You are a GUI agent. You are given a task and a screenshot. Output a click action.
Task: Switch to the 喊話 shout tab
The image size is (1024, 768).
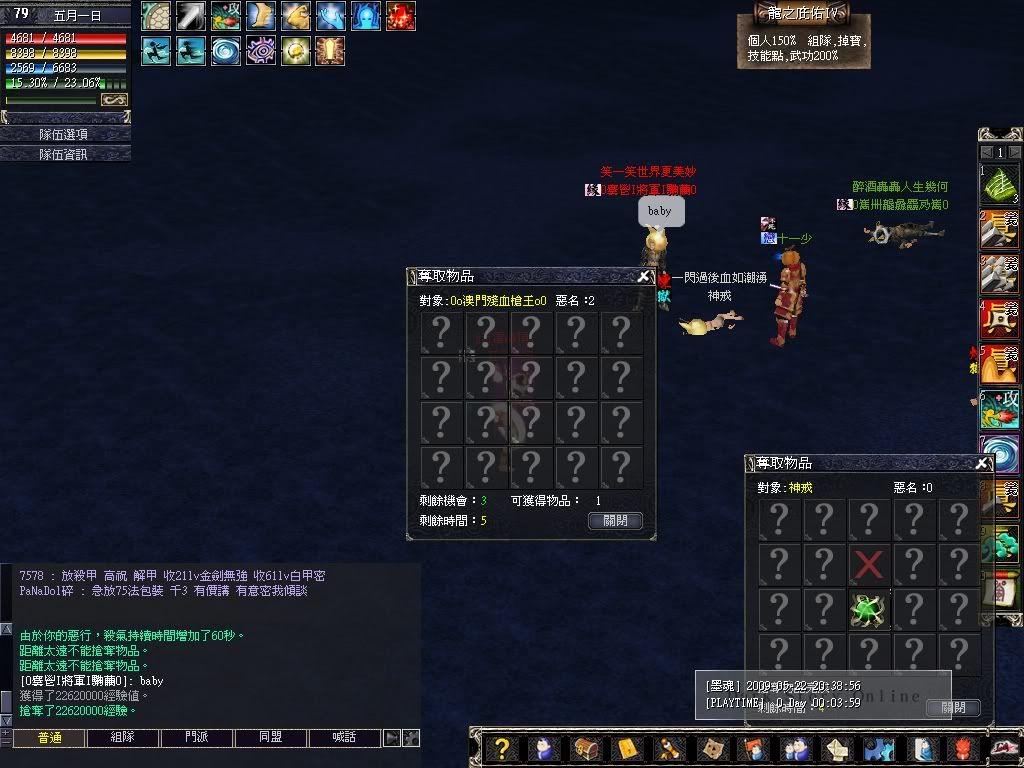pyautogui.click(x=344, y=738)
